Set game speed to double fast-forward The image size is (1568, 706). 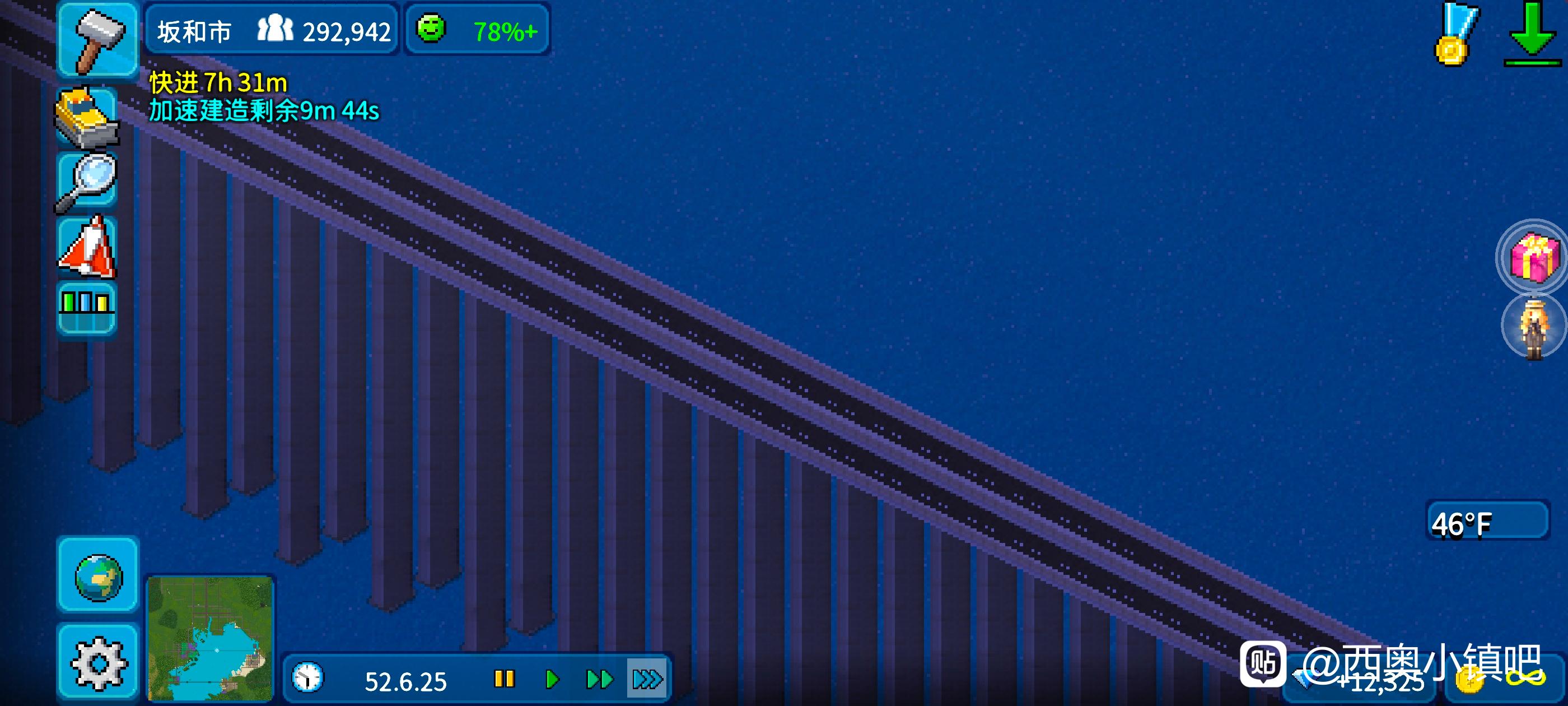point(599,679)
